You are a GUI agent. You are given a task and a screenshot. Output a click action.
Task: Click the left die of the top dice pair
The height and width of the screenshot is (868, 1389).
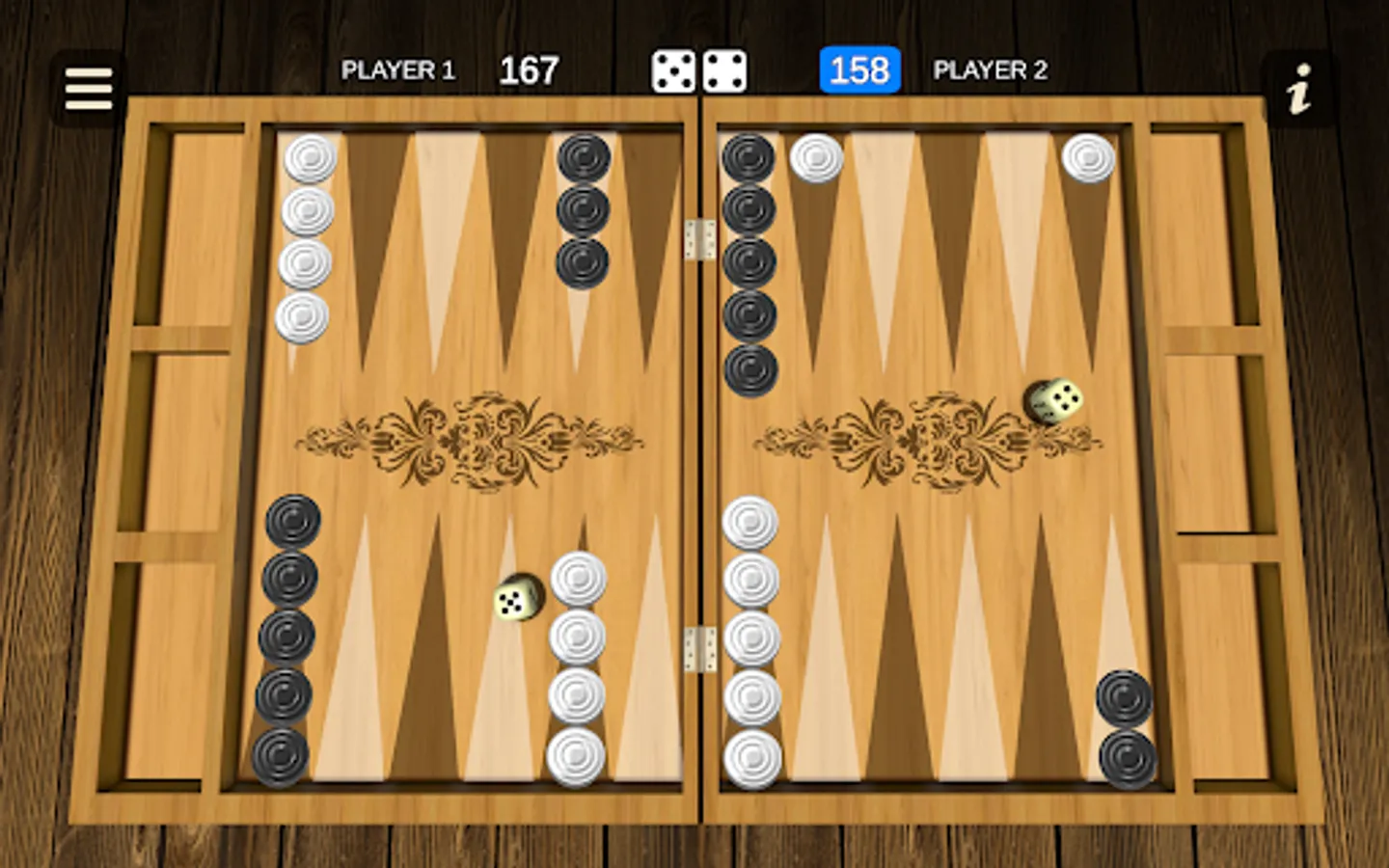click(x=672, y=71)
